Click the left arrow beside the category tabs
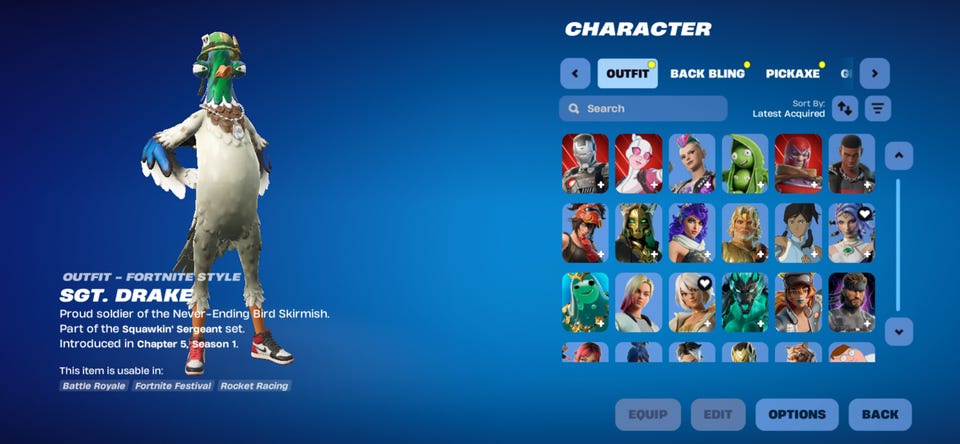The width and height of the screenshot is (960, 444). (575, 73)
